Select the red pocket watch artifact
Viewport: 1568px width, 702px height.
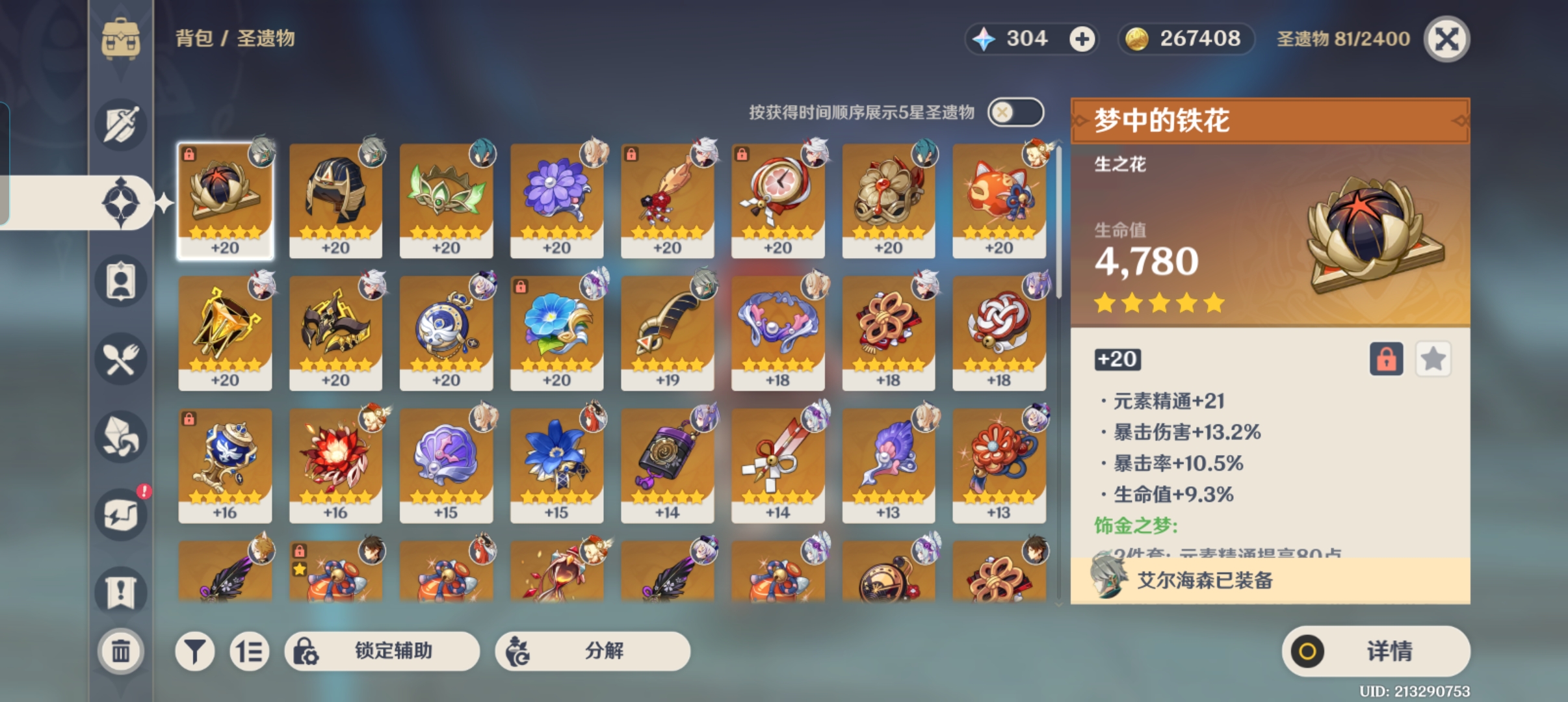(778, 200)
